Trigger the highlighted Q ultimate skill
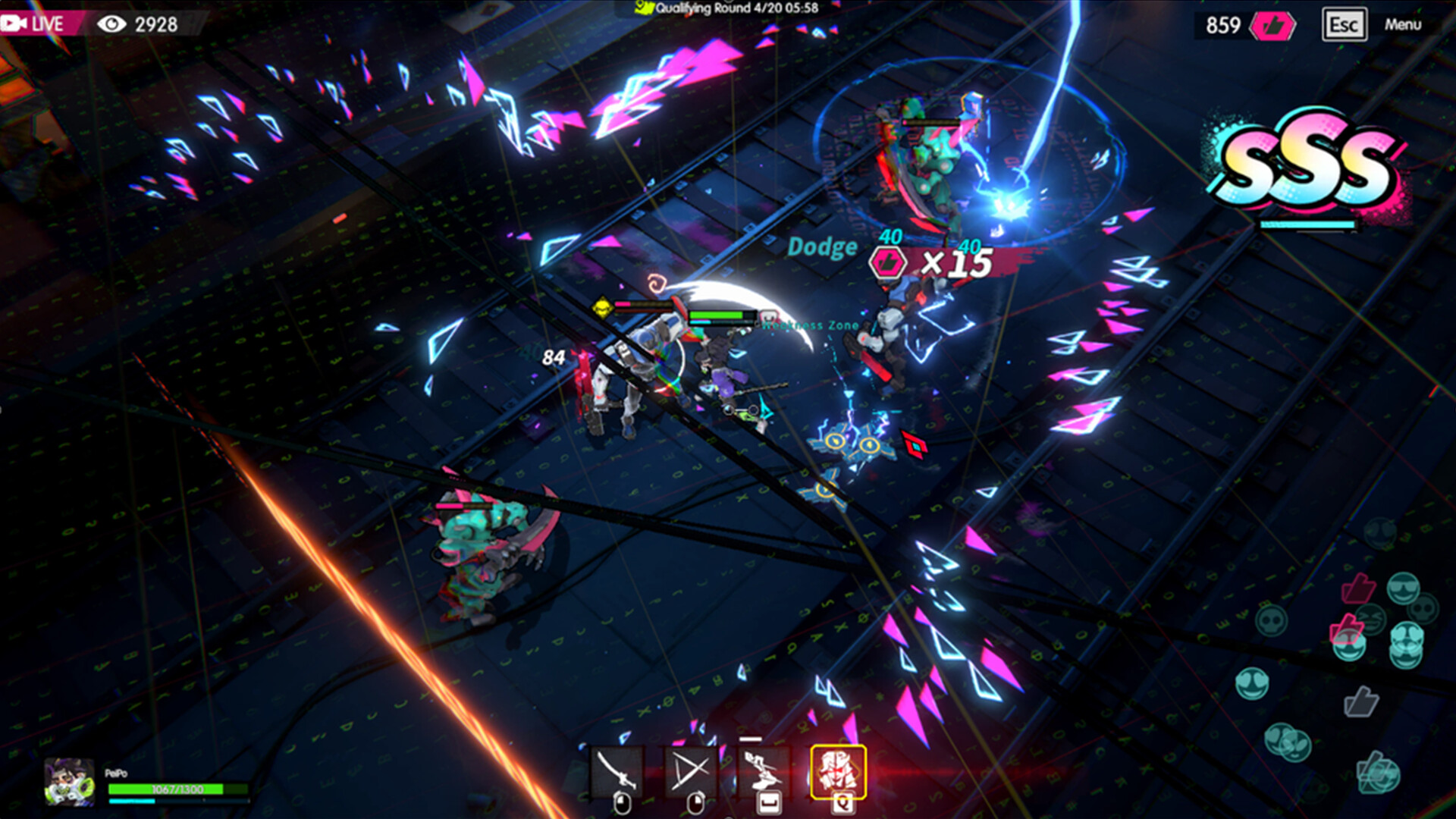Image resolution: width=1456 pixels, height=819 pixels. click(x=837, y=770)
